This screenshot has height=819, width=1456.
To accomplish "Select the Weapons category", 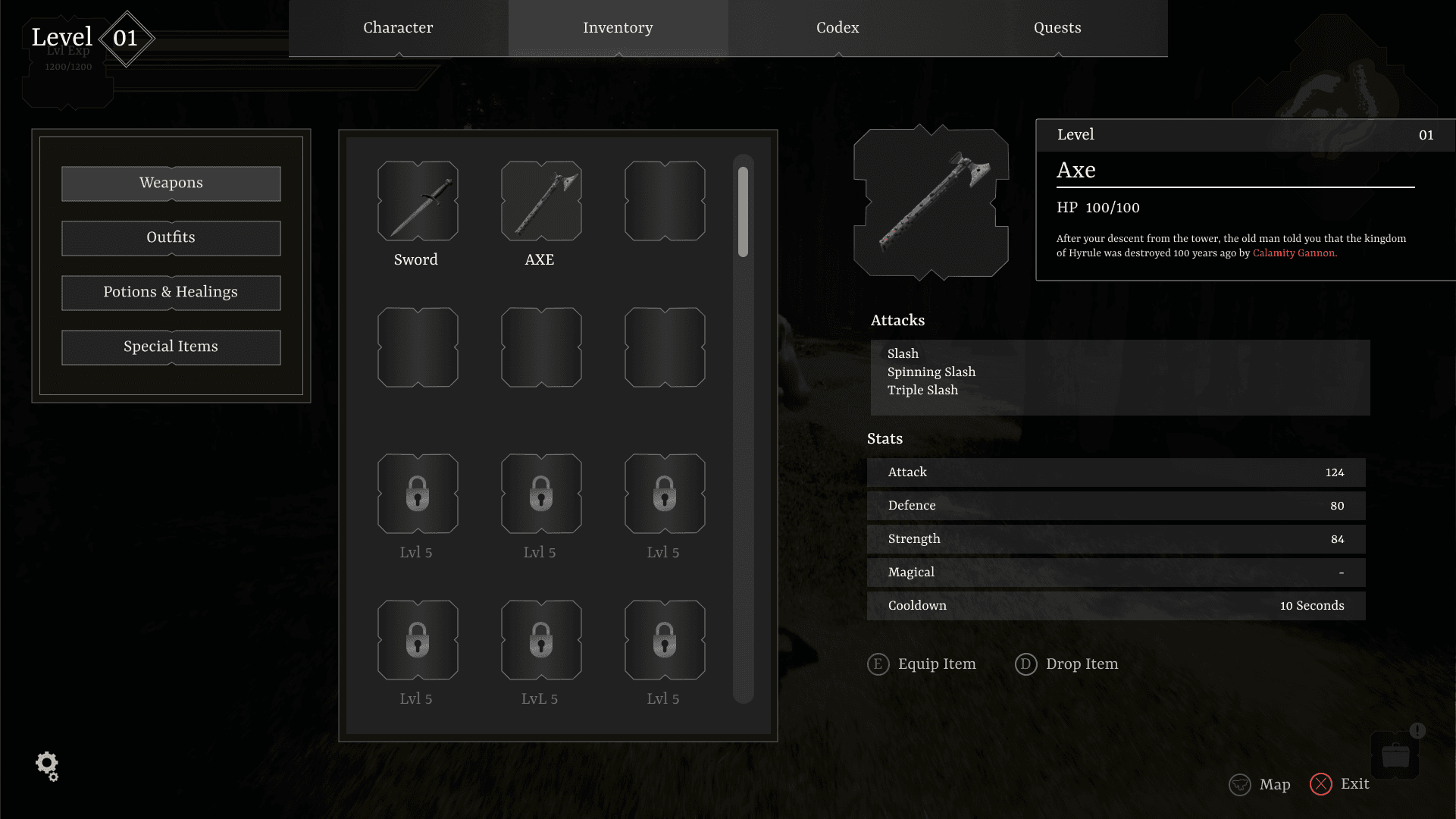I will click(171, 184).
